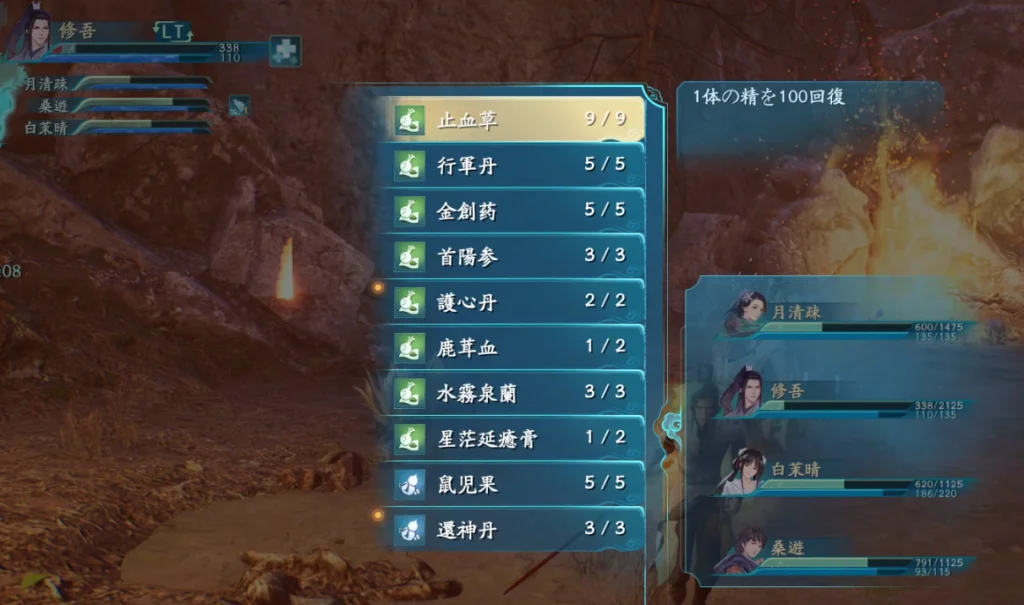Pick the 首陽参 item row
1024x605 pixels.
[510, 257]
